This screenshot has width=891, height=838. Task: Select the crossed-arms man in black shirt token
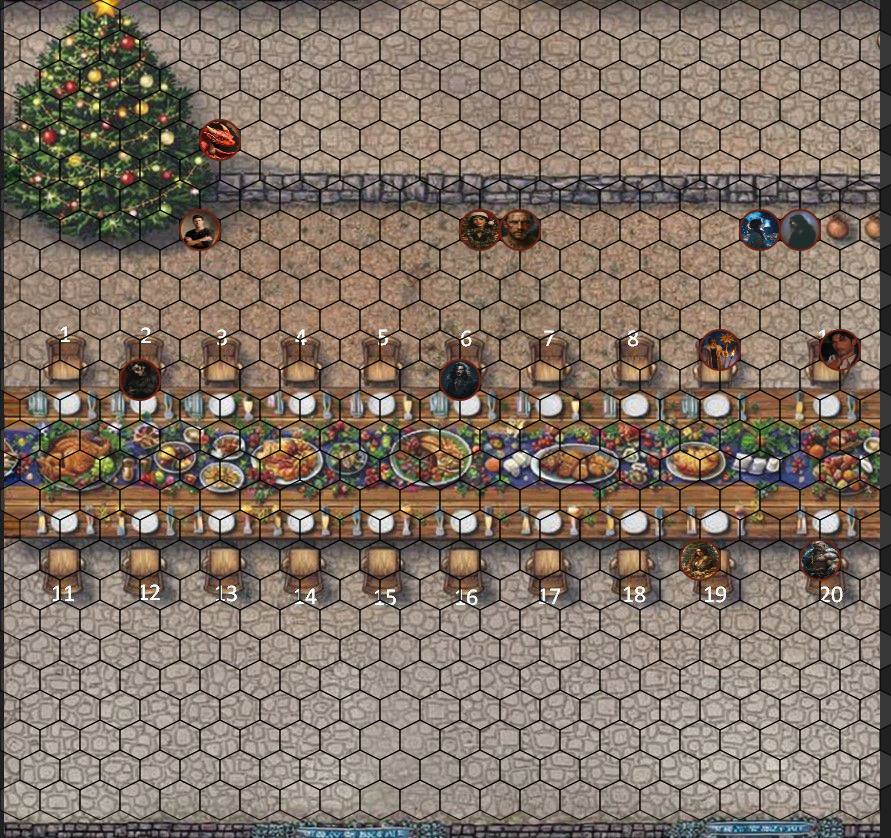[200, 230]
